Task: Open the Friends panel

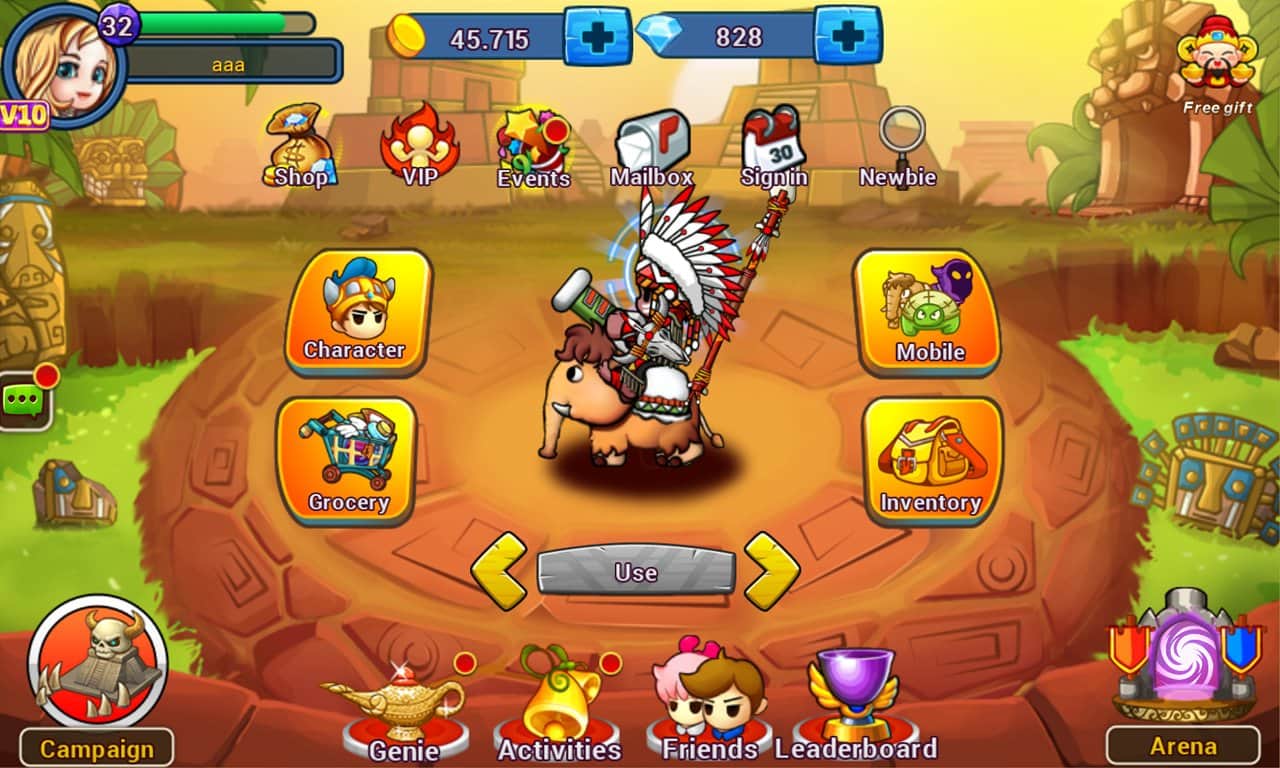Action: (710, 700)
